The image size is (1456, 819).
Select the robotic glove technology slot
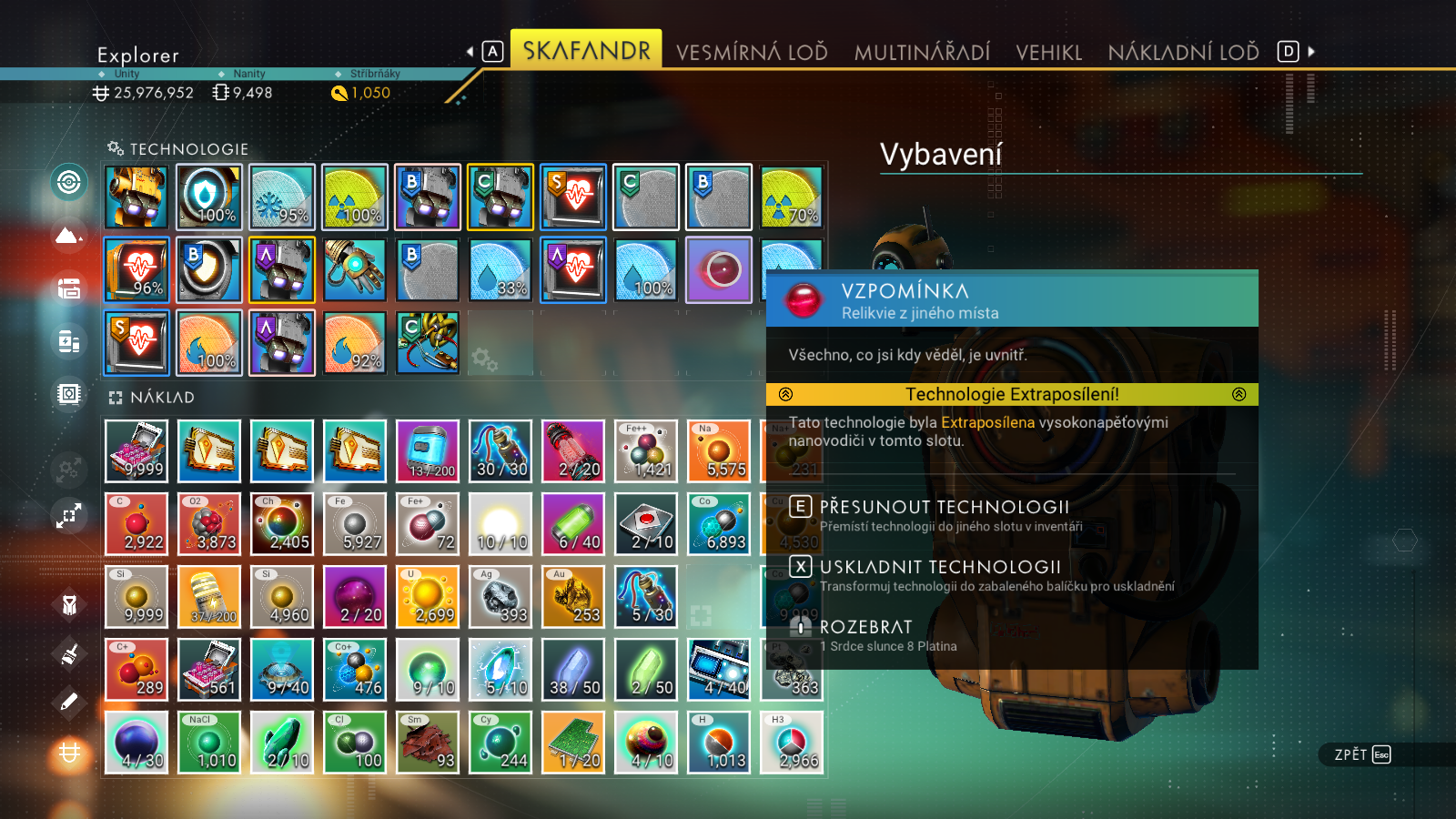[355, 269]
